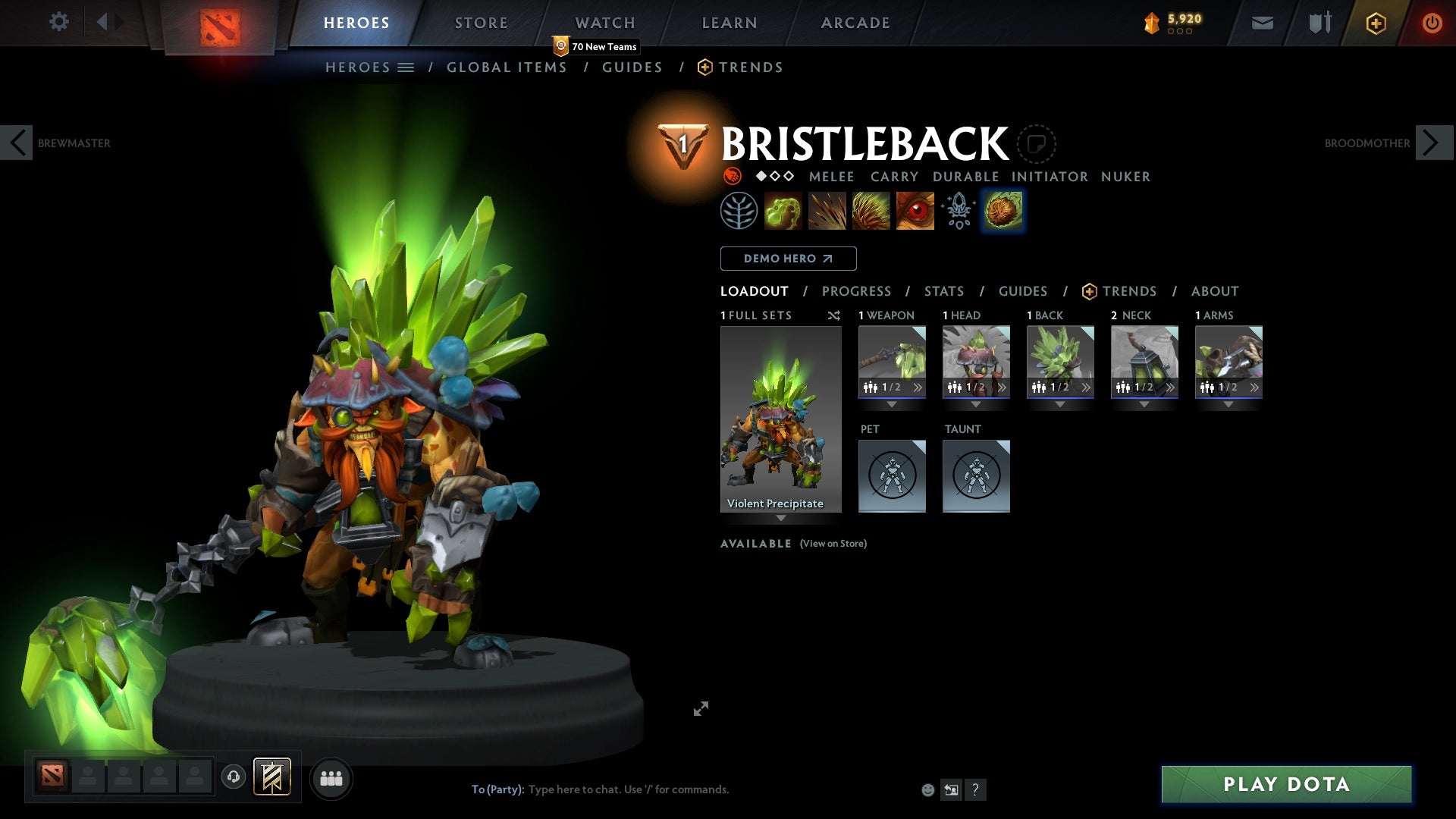Viewport: 1456px width, 819px height.
Task: Switch to the GLOBAL ITEMS tab
Action: click(x=507, y=67)
